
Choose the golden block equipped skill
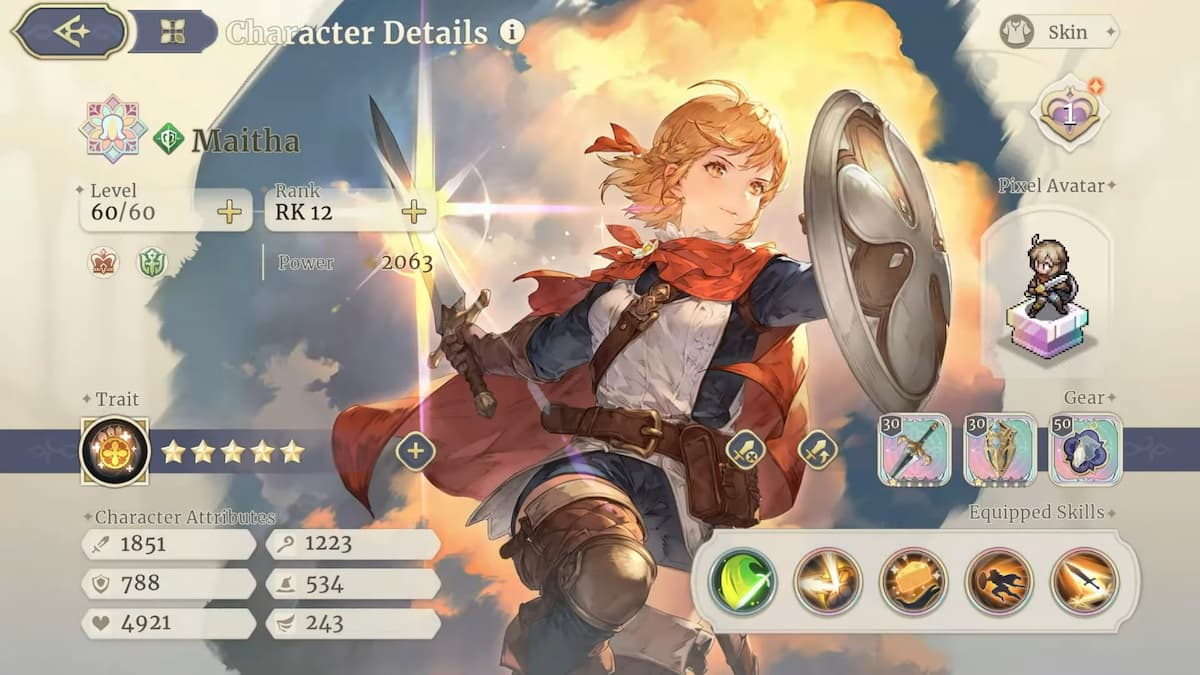pyautogui.click(x=913, y=581)
